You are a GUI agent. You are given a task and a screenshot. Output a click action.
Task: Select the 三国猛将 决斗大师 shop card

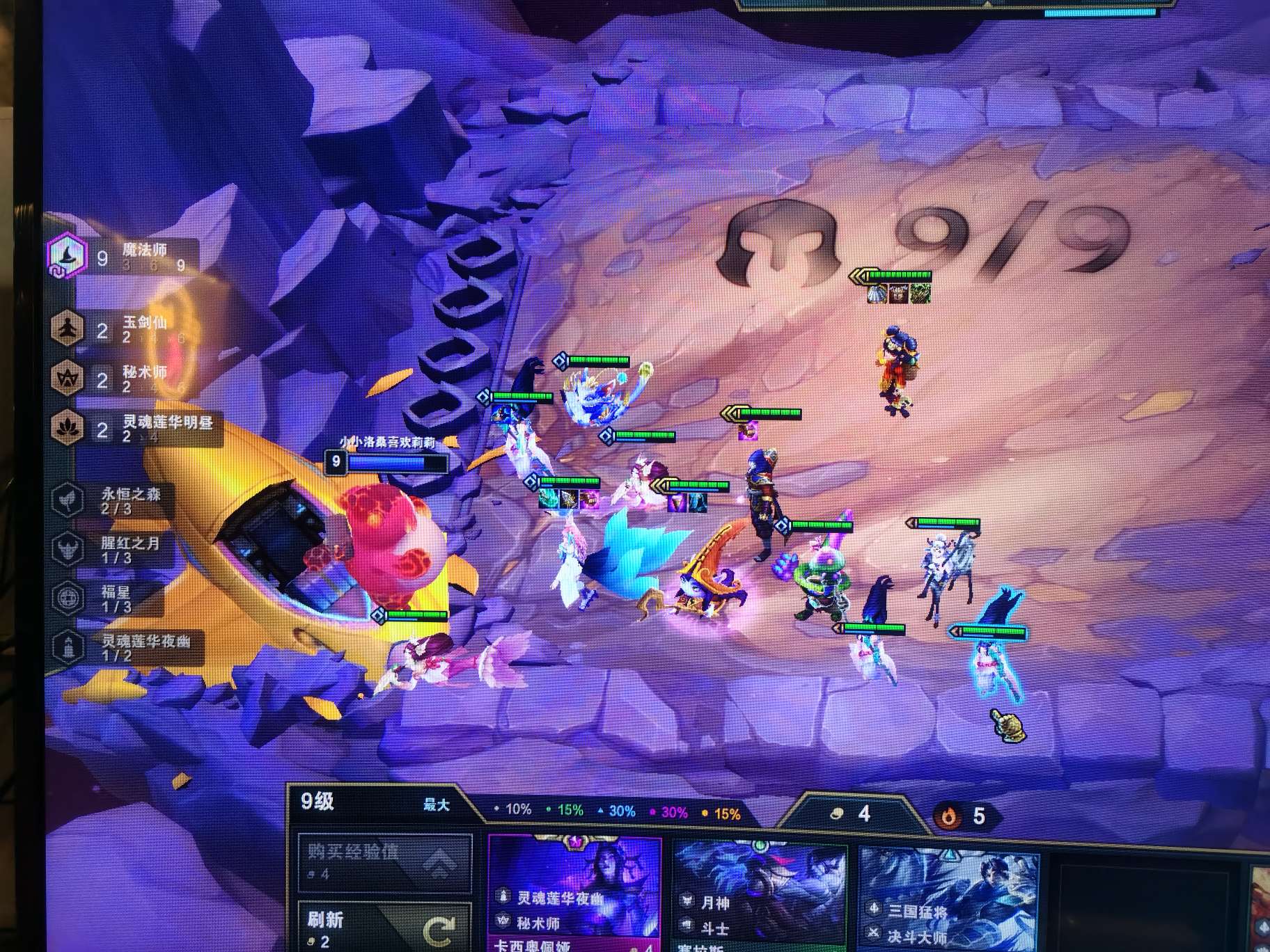pyautogui.click(x=948, y=899)
